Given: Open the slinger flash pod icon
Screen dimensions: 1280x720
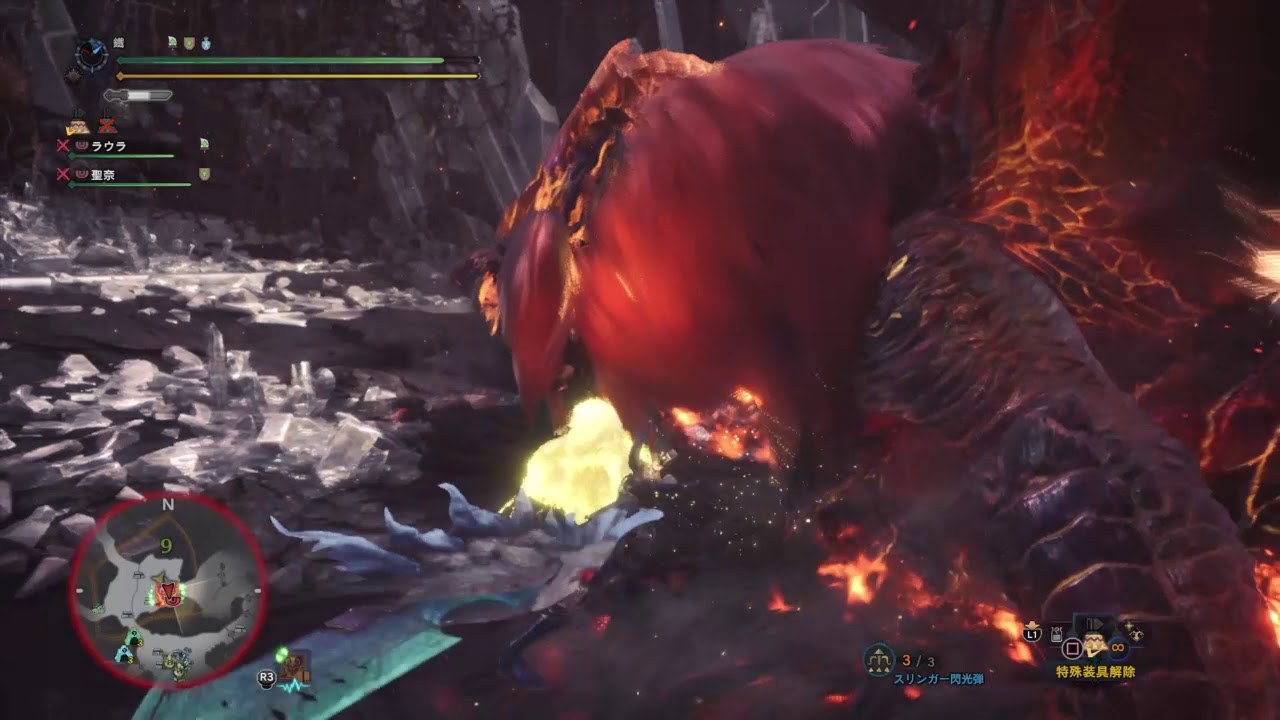Looking at the screenshot, I should pos(877,658).
